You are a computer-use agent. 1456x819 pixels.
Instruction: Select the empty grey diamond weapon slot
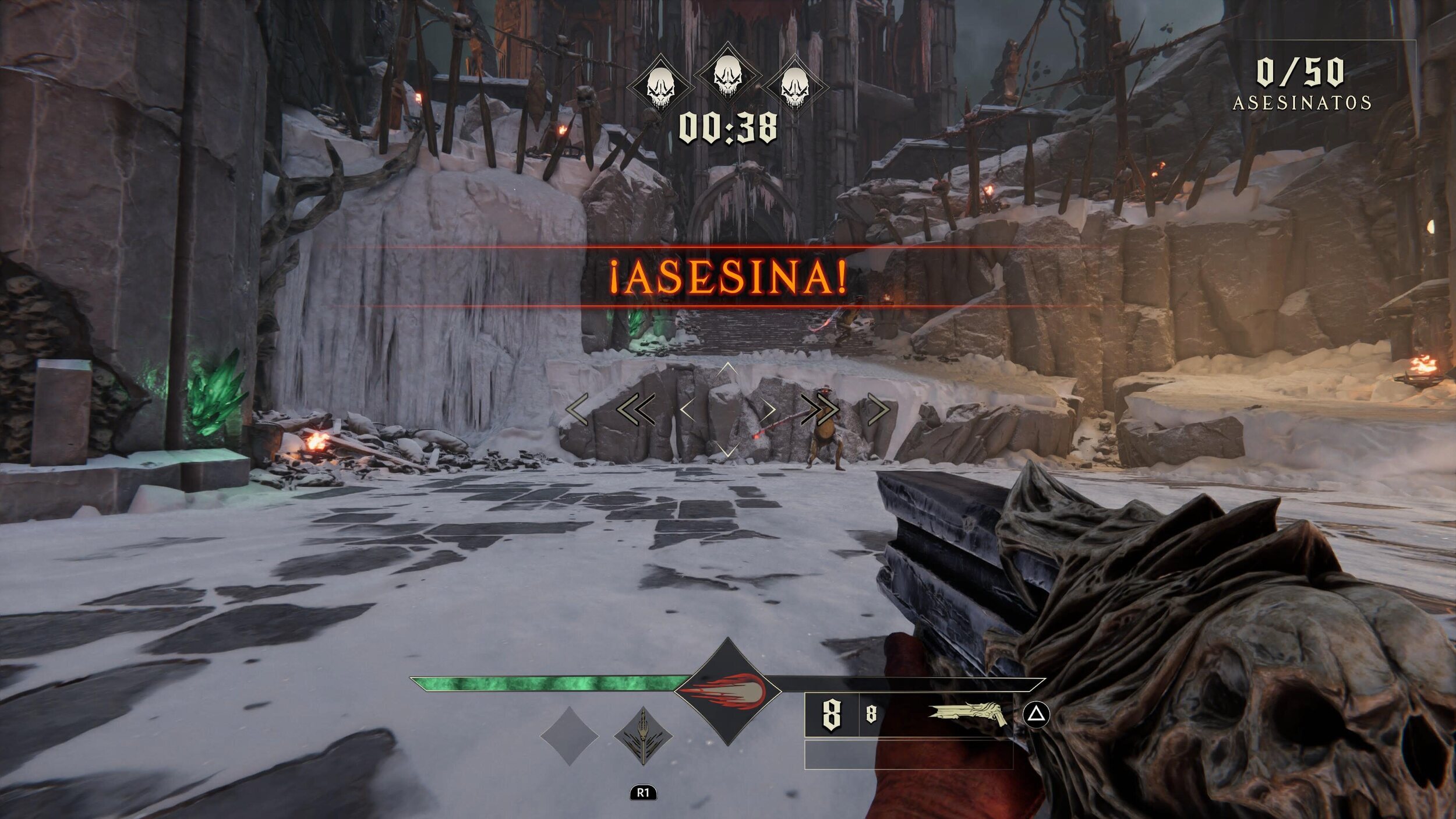coord(569,736)
